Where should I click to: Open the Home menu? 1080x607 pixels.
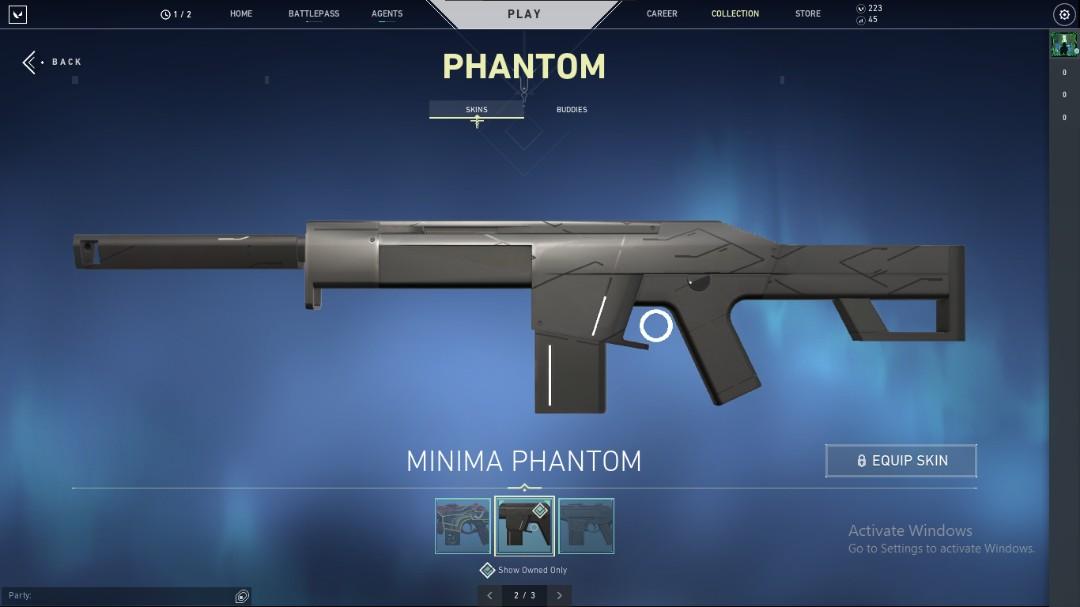(x=241, y=14)
